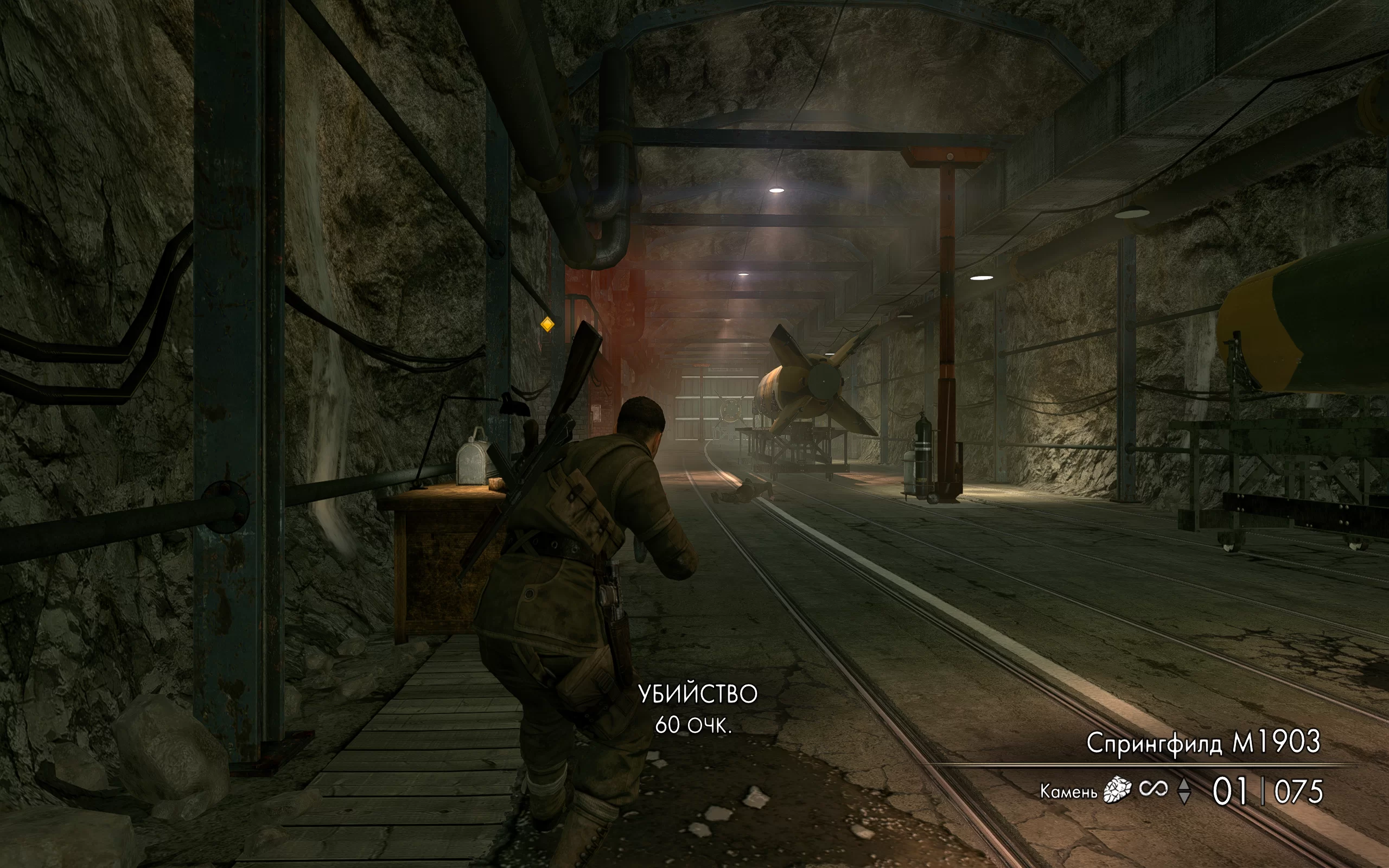Select the Спрингфилд M1903 weapon label
1389x868 pixels.
pyautogui.click(x=1203, y=743)
